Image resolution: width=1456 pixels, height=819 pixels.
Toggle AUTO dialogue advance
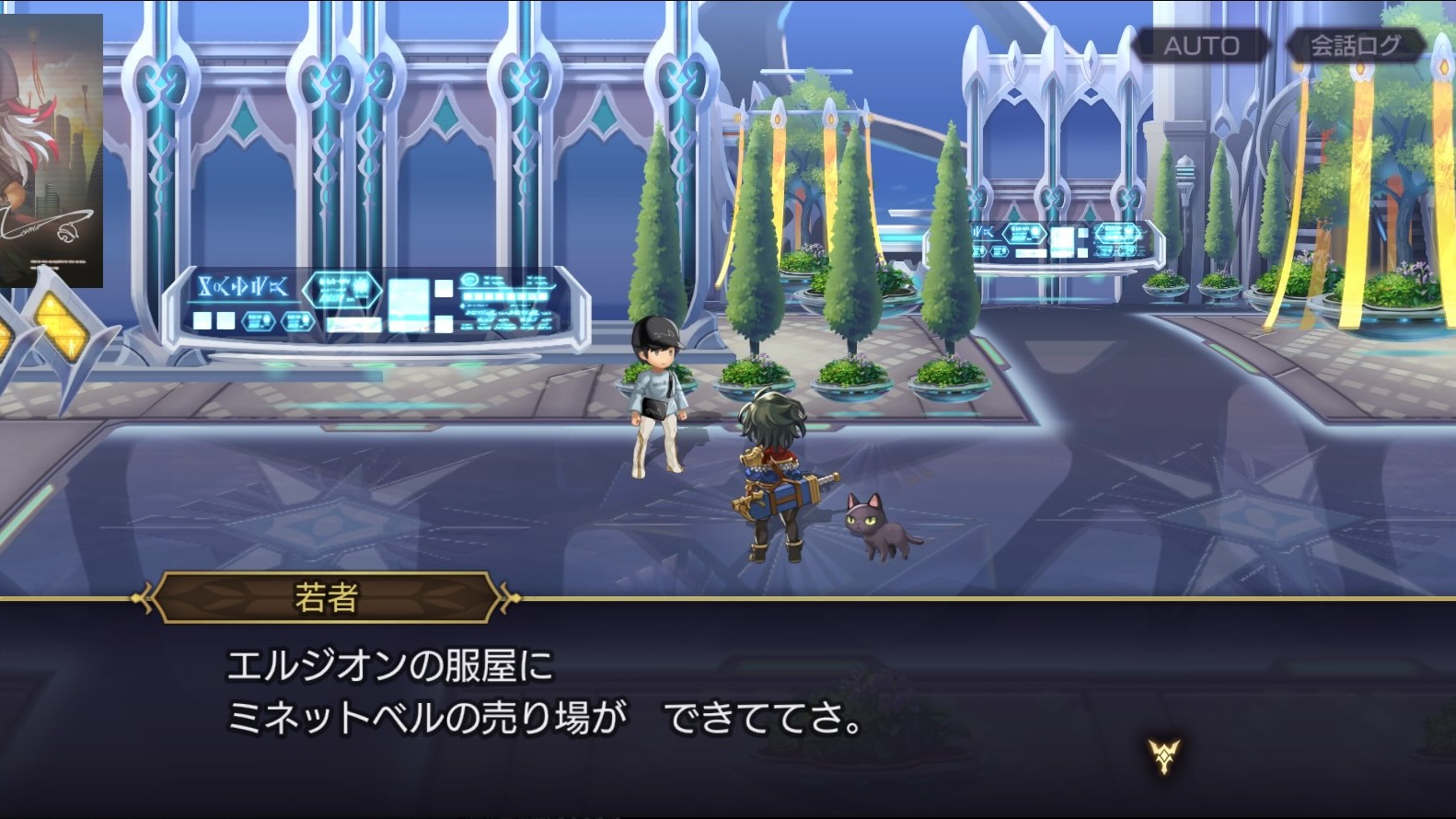point(1200,46)
